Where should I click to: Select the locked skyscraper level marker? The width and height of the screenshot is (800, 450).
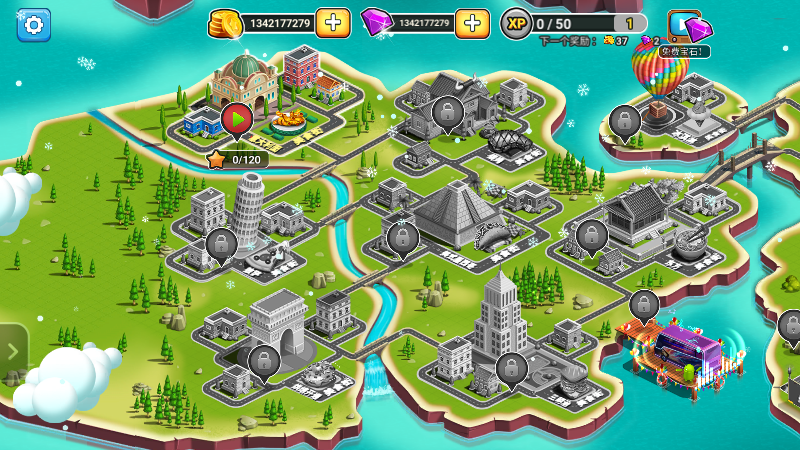tap(511, 369)
